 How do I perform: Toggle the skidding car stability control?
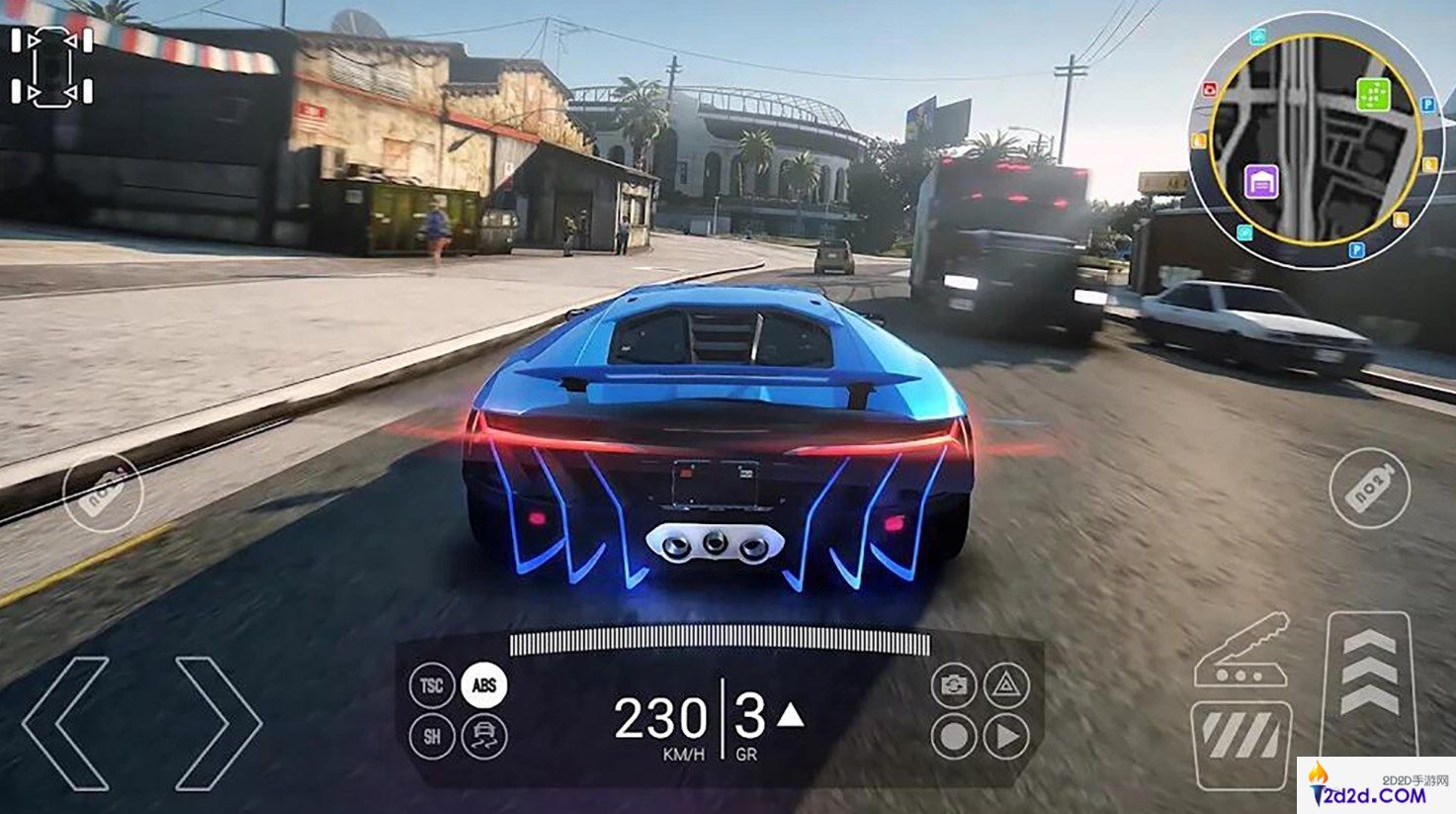pos(484,737)
